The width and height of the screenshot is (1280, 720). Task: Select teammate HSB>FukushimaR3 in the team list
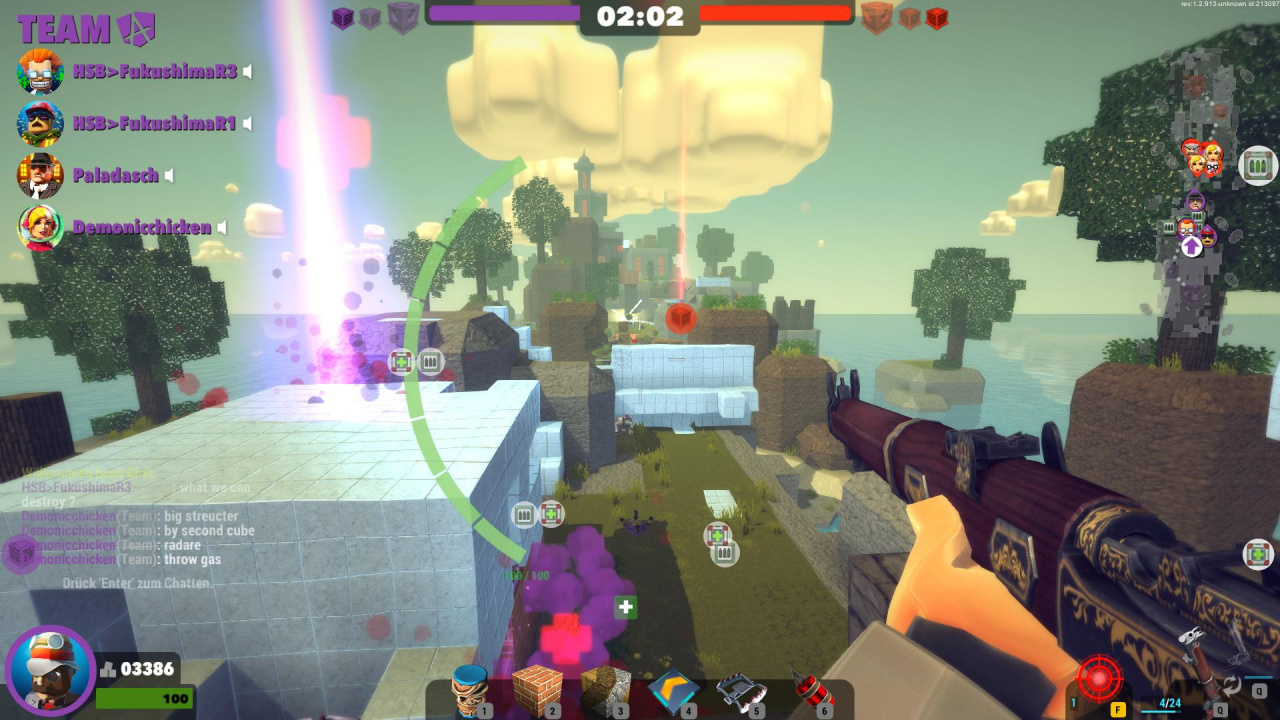155,71
